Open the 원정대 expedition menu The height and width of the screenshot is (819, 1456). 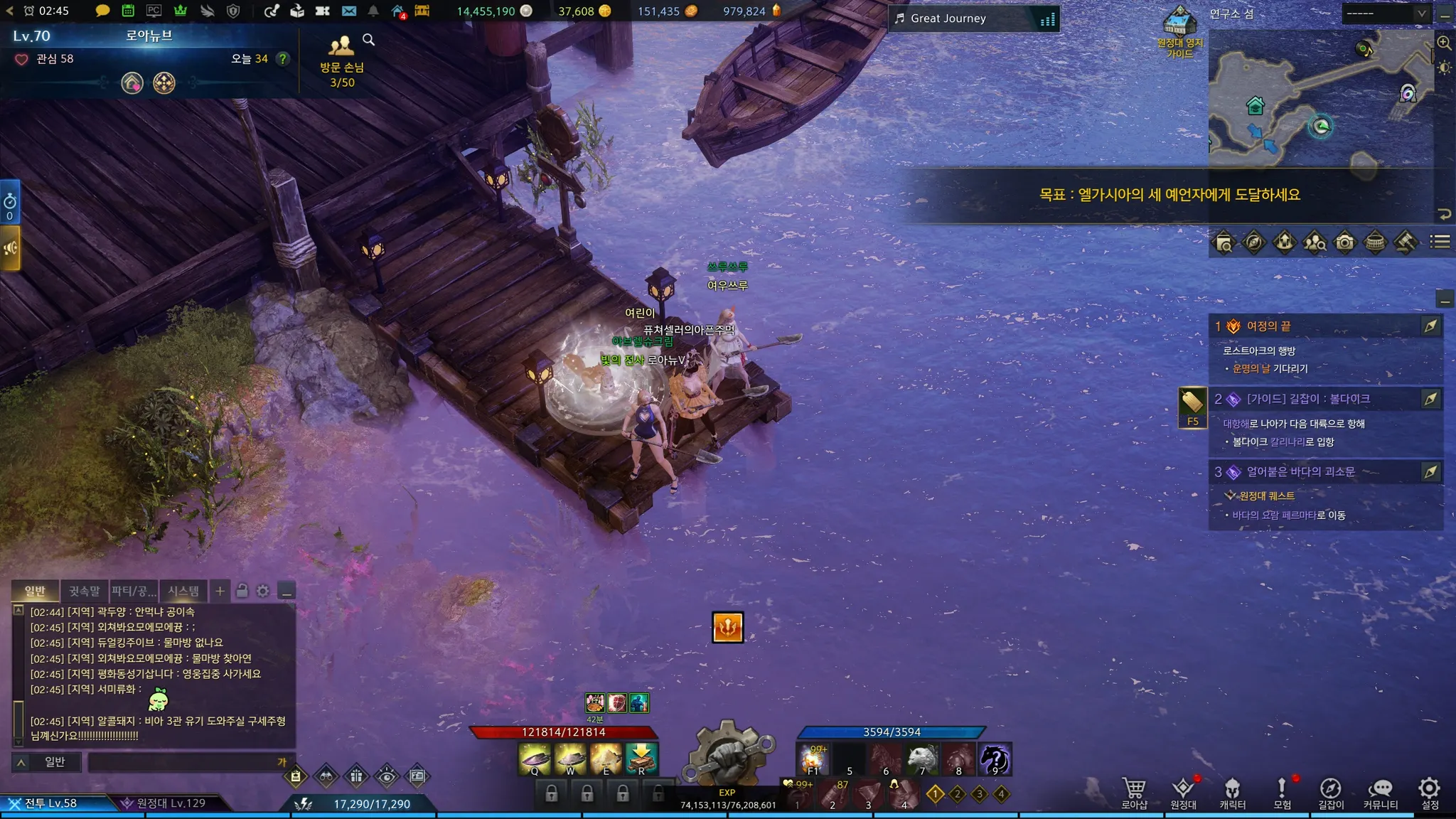[x=1183, y=793]
